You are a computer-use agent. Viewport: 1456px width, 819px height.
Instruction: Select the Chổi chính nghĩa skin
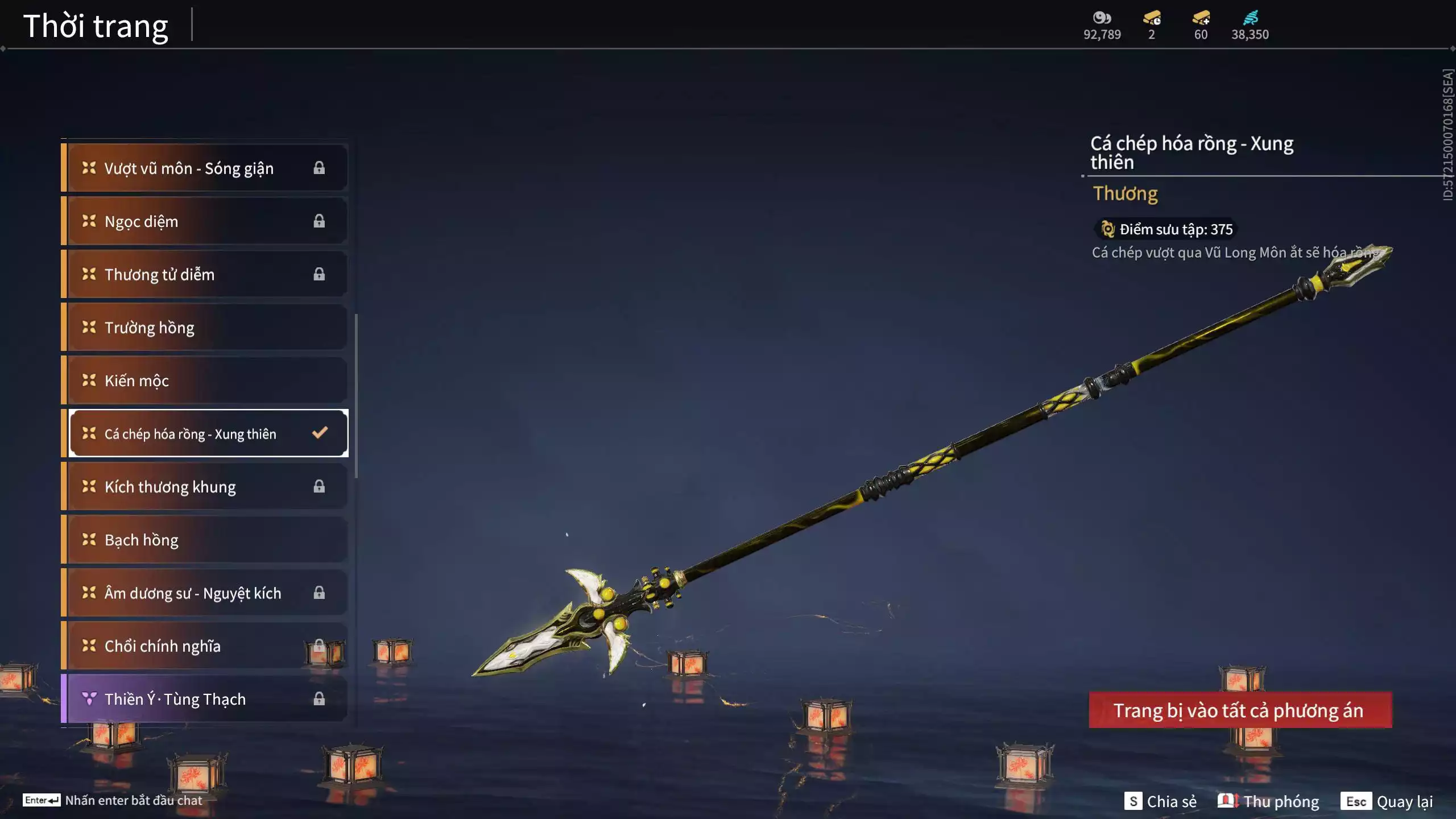(205, 646)
